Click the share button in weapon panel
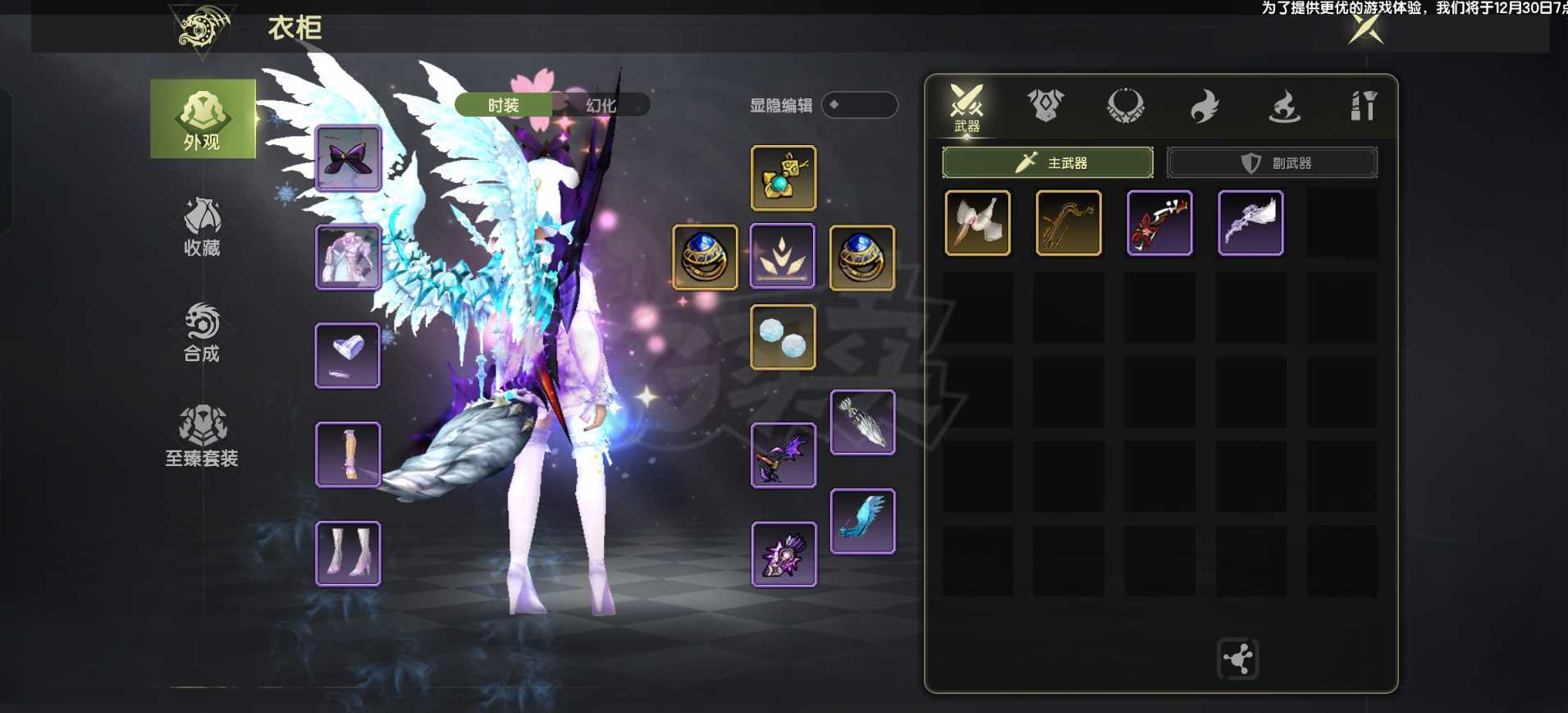This screenshot has height=713, width=1568. [x=1237, y=658]
